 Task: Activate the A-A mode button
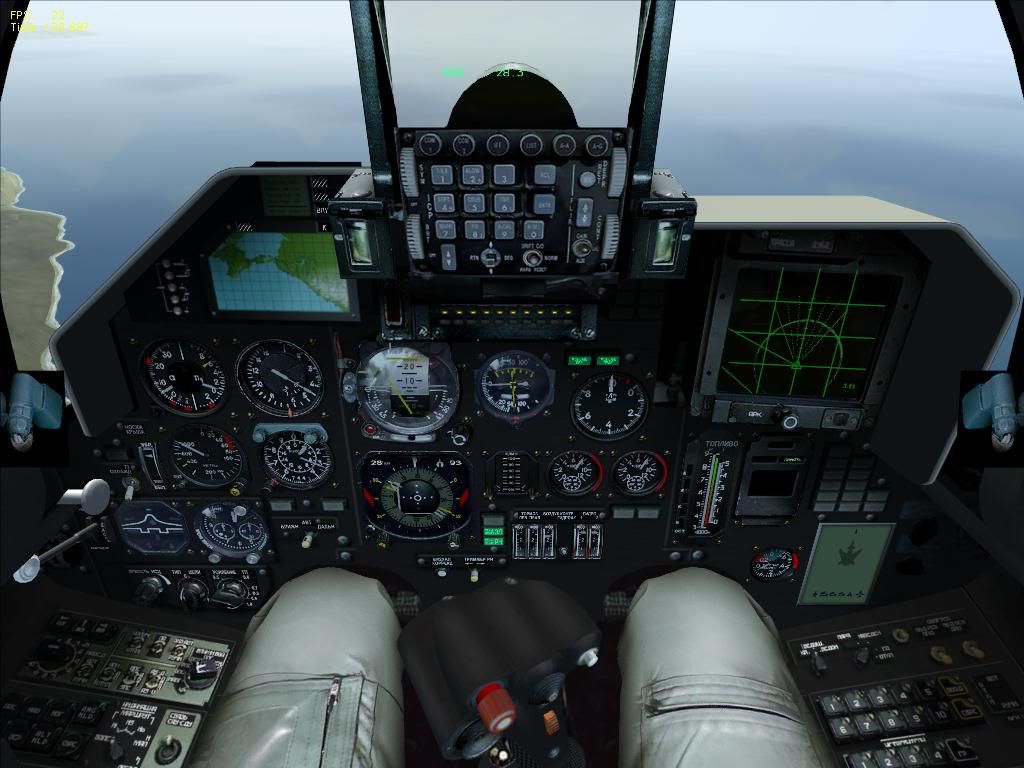click(x=564, y=143)
